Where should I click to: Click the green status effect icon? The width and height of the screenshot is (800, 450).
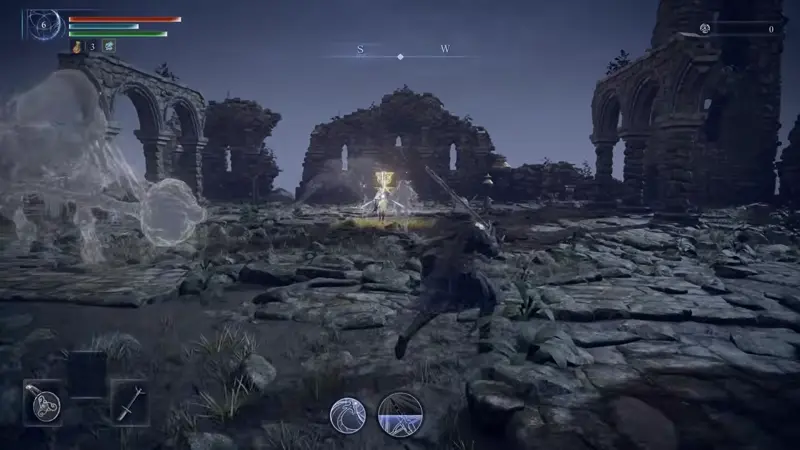[x=108, y=46]
